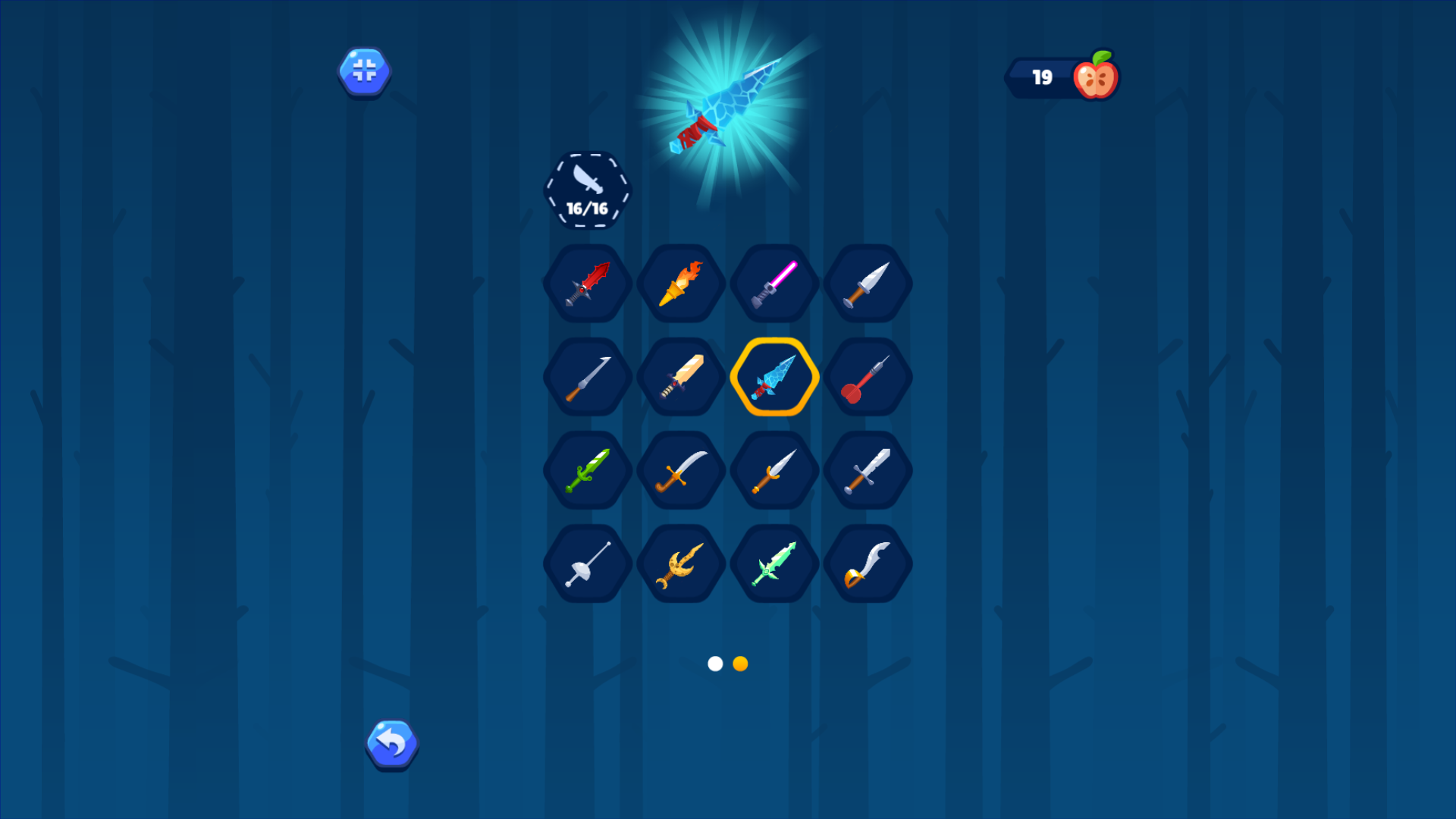
Task: Click the apple counter showing 19
Action: (x=1060, y=75)
